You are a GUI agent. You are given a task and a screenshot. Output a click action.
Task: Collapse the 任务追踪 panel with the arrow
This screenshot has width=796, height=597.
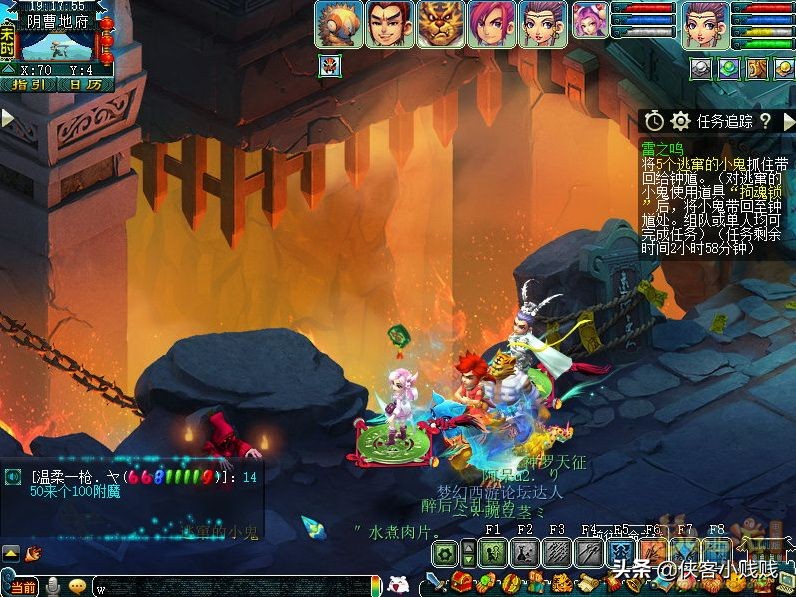(x=787, y=121)
